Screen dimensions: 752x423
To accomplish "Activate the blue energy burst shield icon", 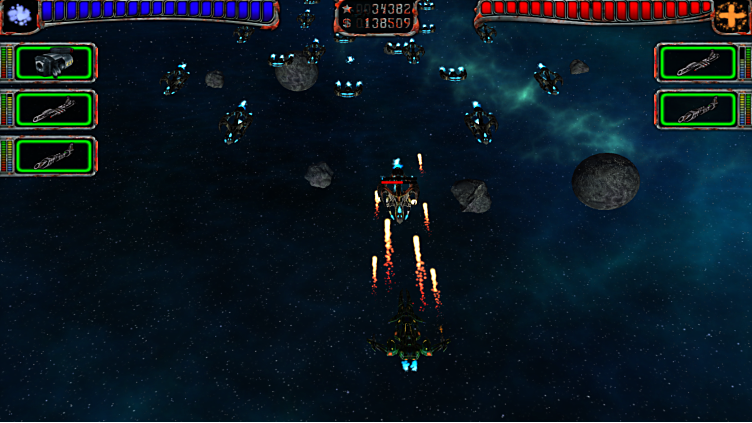I will click(x=18, y=14).
